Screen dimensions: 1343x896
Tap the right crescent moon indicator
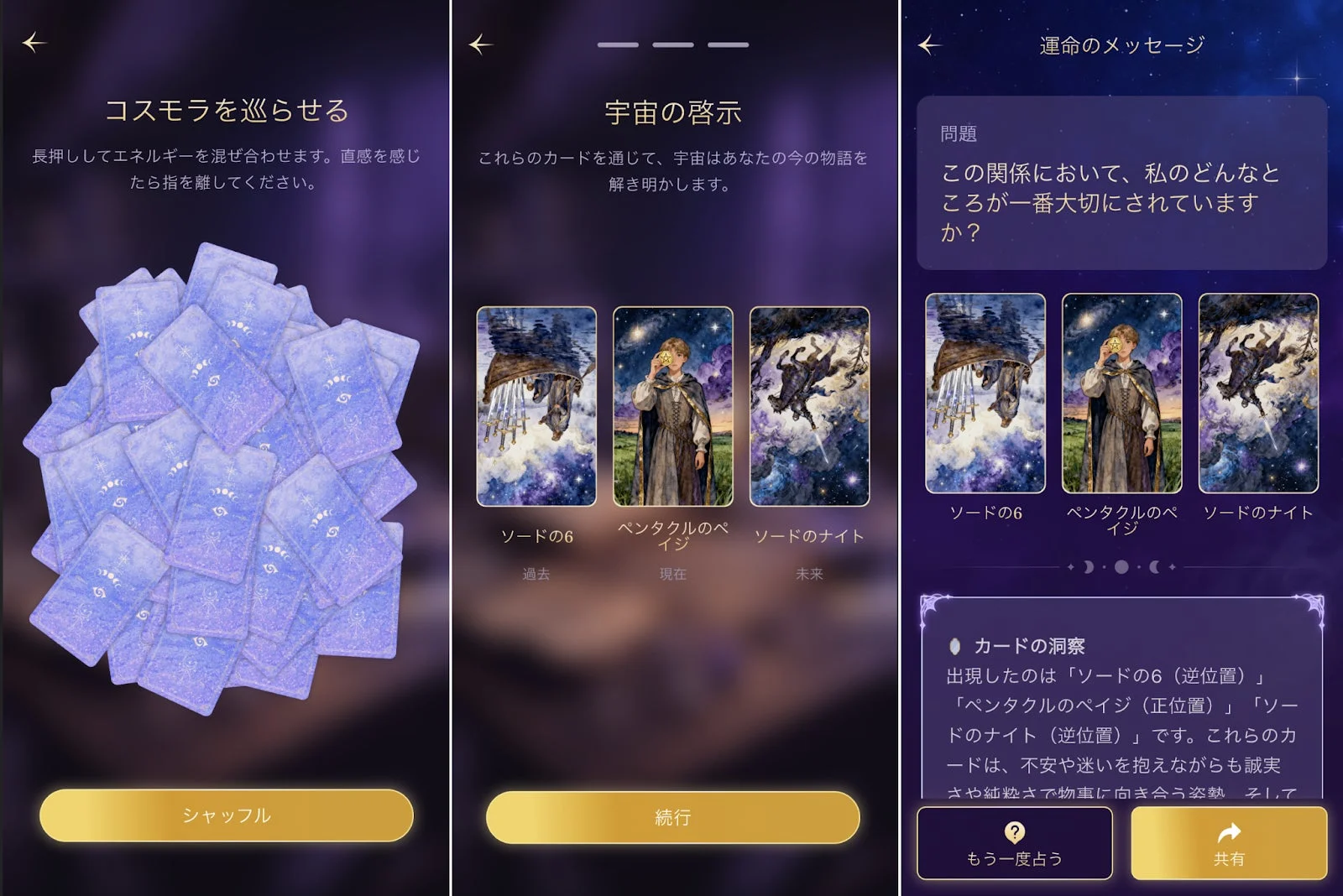(1154, 567)
